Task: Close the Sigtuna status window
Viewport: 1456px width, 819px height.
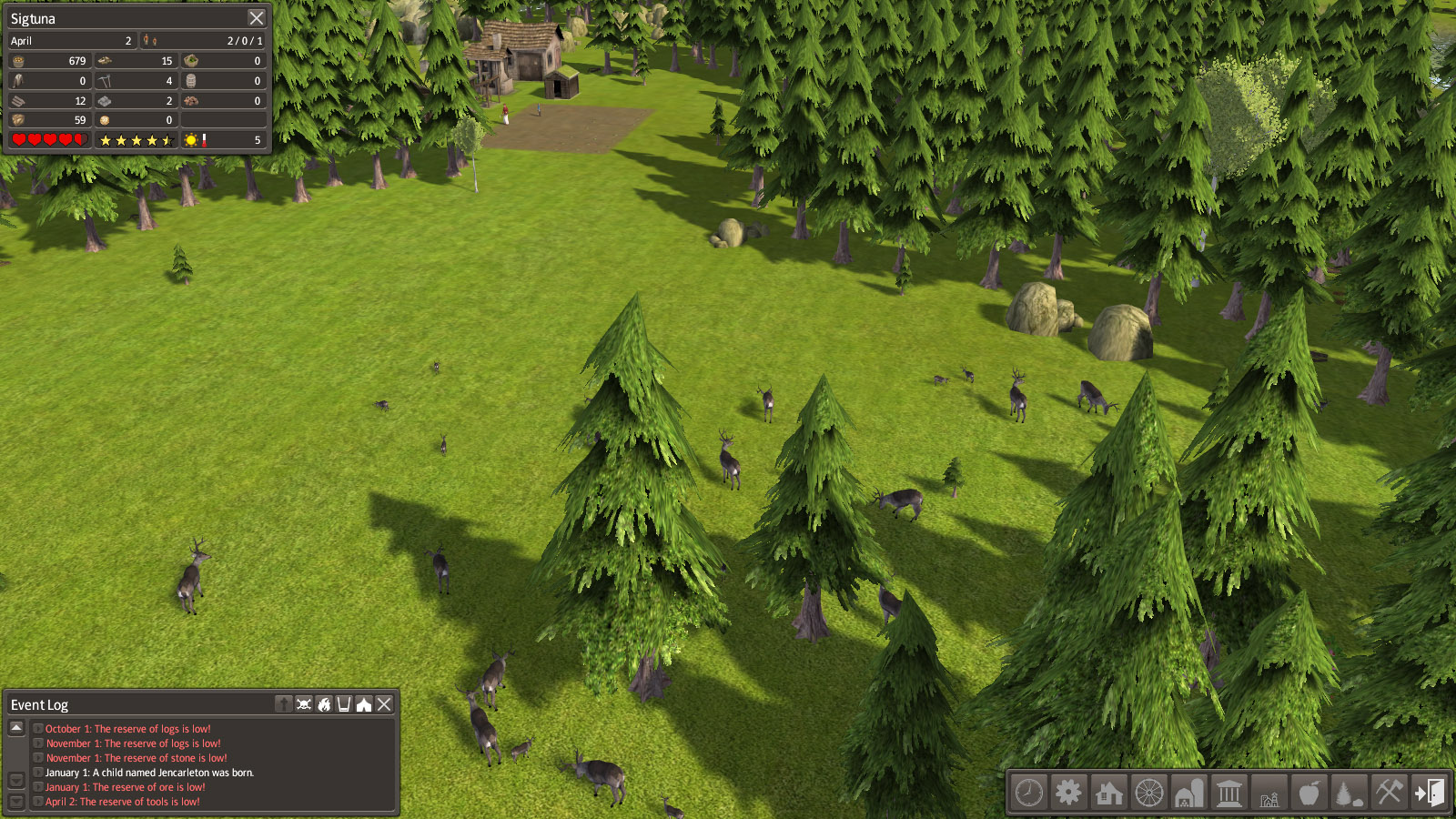Action: click(x=257, y=18)
